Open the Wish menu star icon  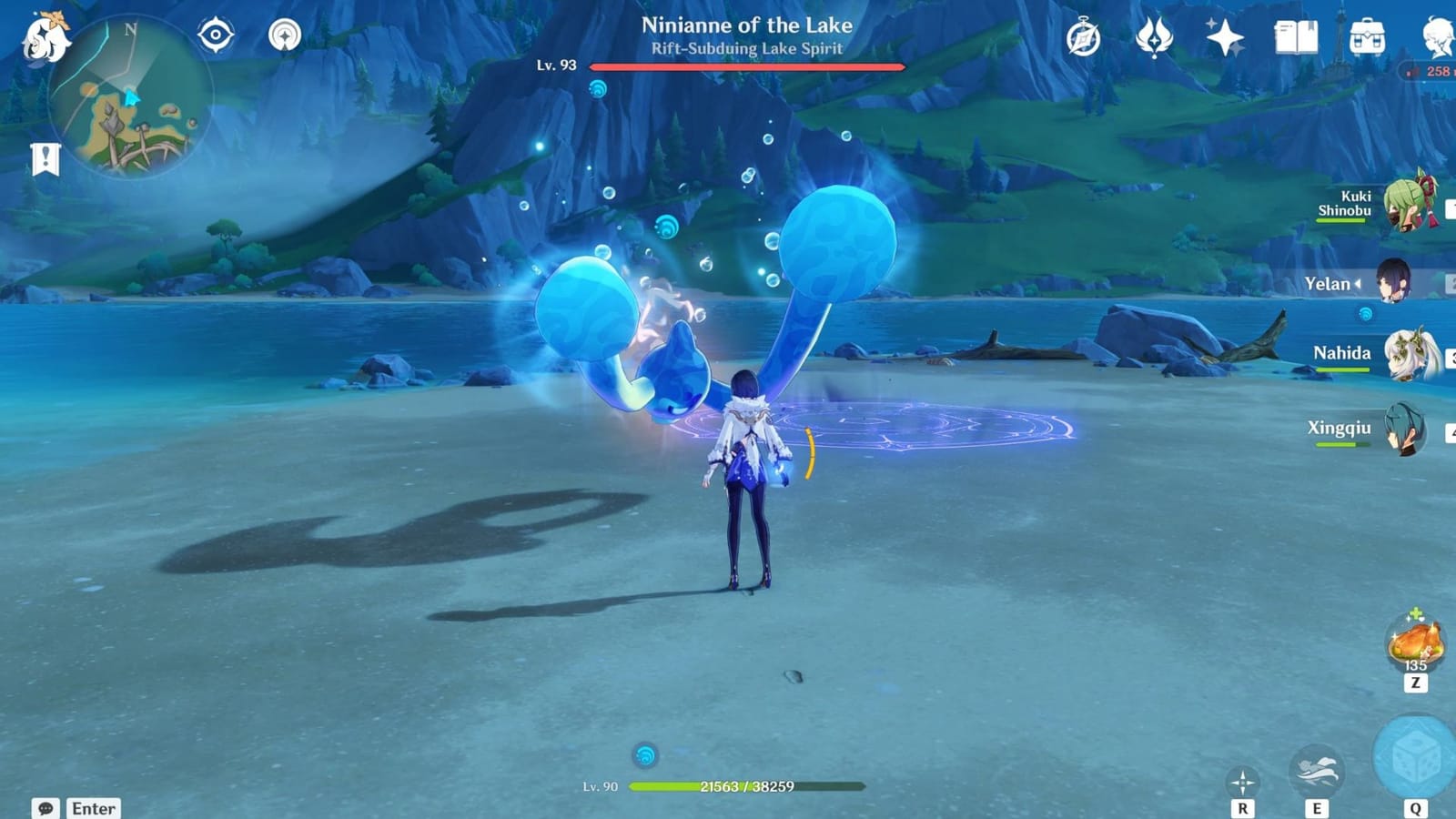(x=1227, y=38)
